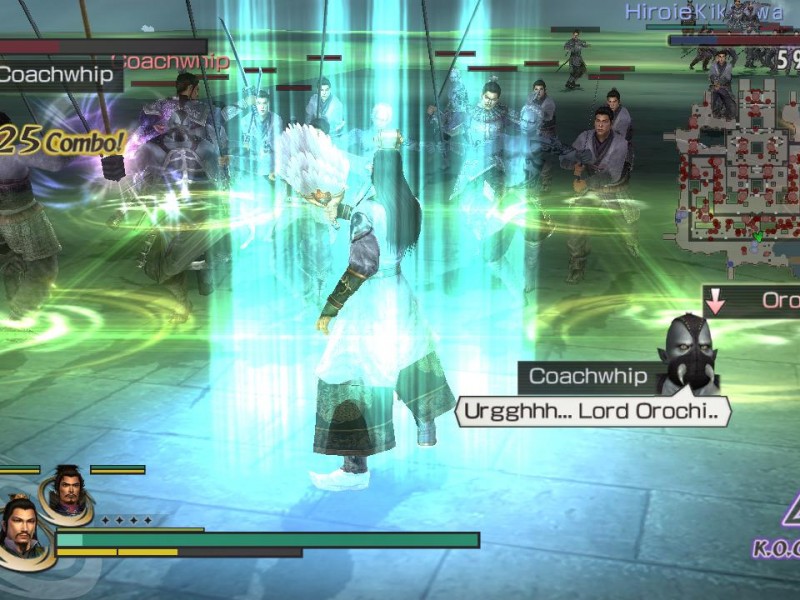This screenshot has height=600, width=800.
Task: Switch to the smaller reserve officer portrait
Action: click(66, 492)
